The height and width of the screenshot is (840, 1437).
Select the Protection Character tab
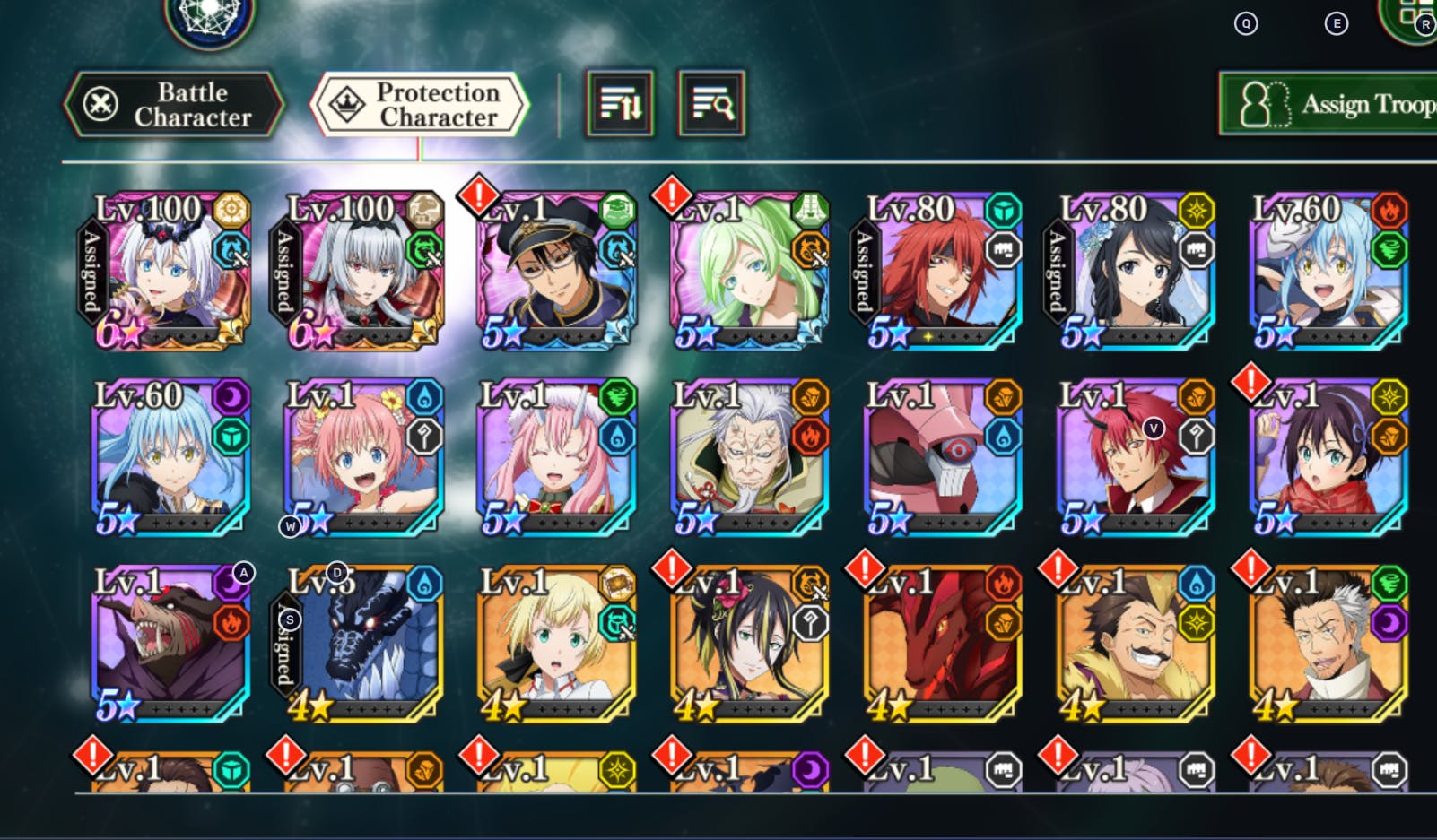(x=420, y=105)
